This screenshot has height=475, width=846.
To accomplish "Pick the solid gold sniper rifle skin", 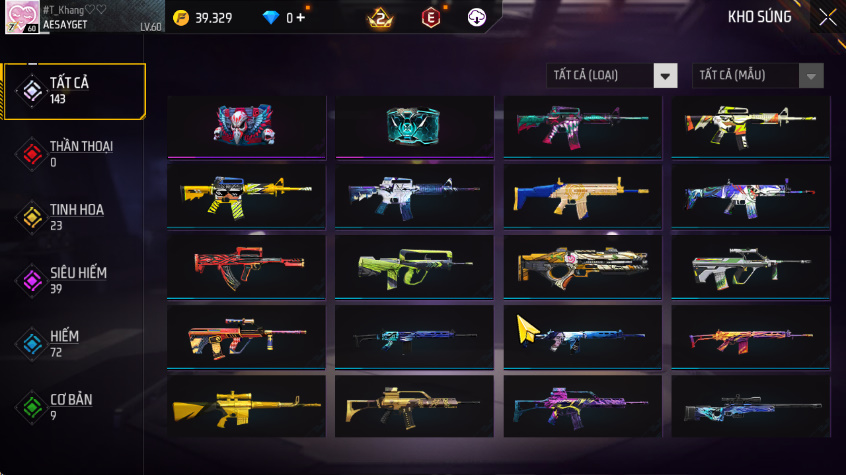I will [247, 405].
